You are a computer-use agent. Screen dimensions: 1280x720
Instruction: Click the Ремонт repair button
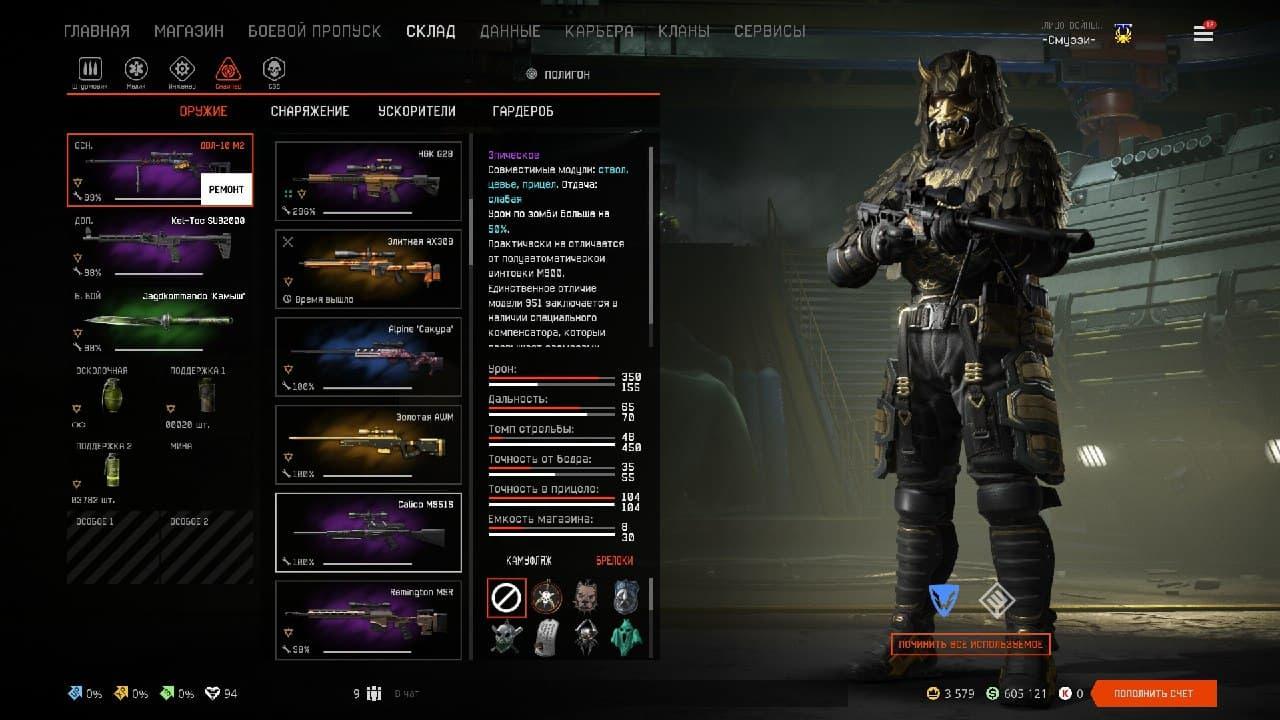pos(225,189)
